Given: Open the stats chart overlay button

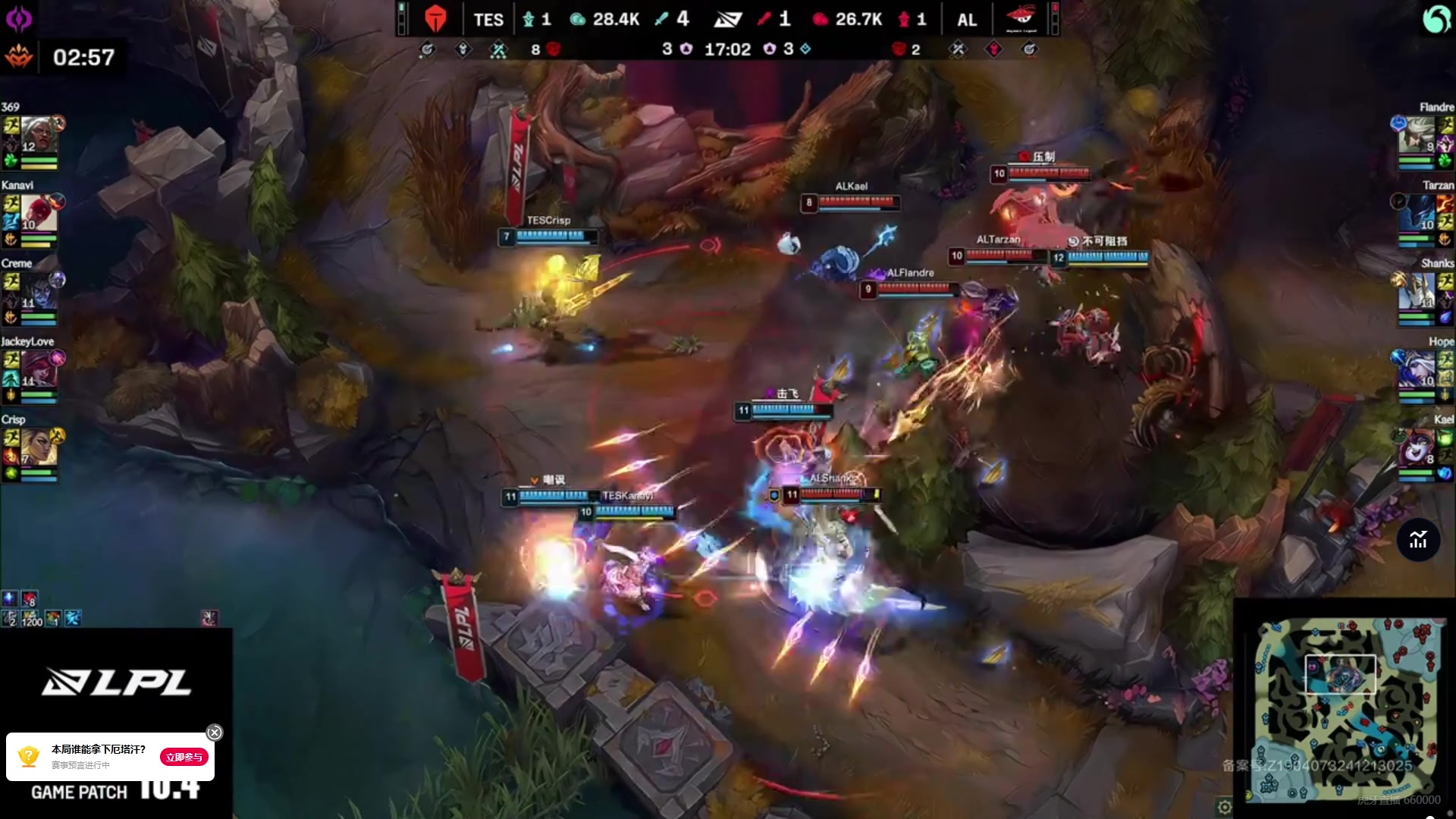Looking at the screenshot, I should click(x=1418, y=540).
